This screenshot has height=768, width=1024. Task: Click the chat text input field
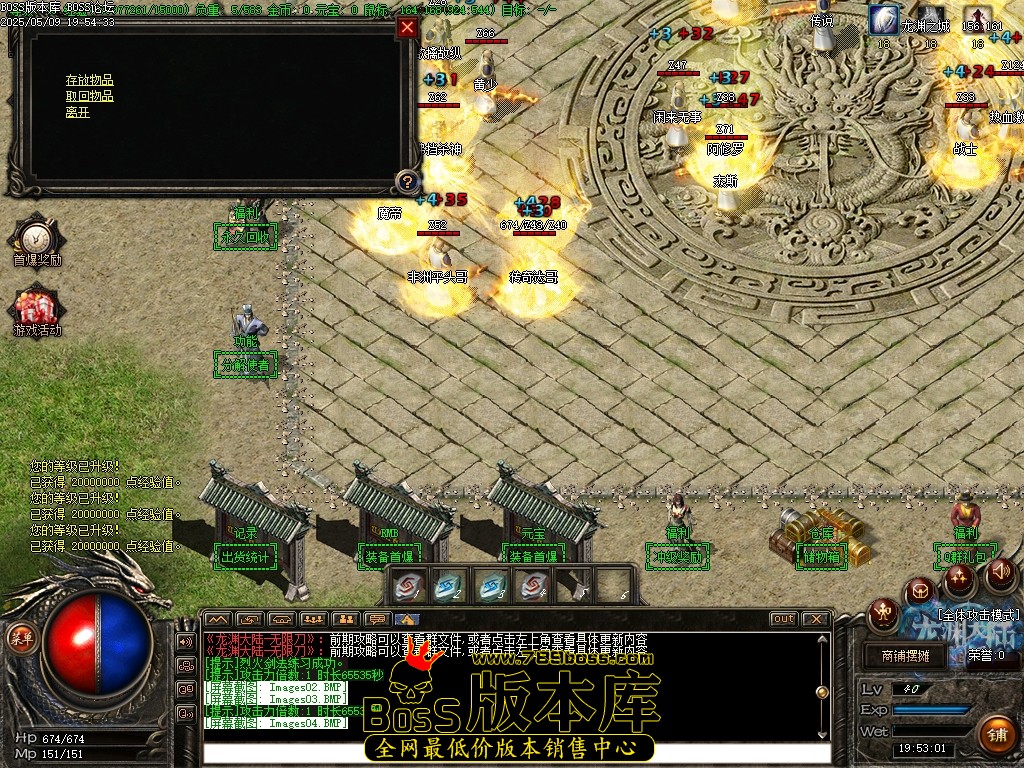(515, 753)
